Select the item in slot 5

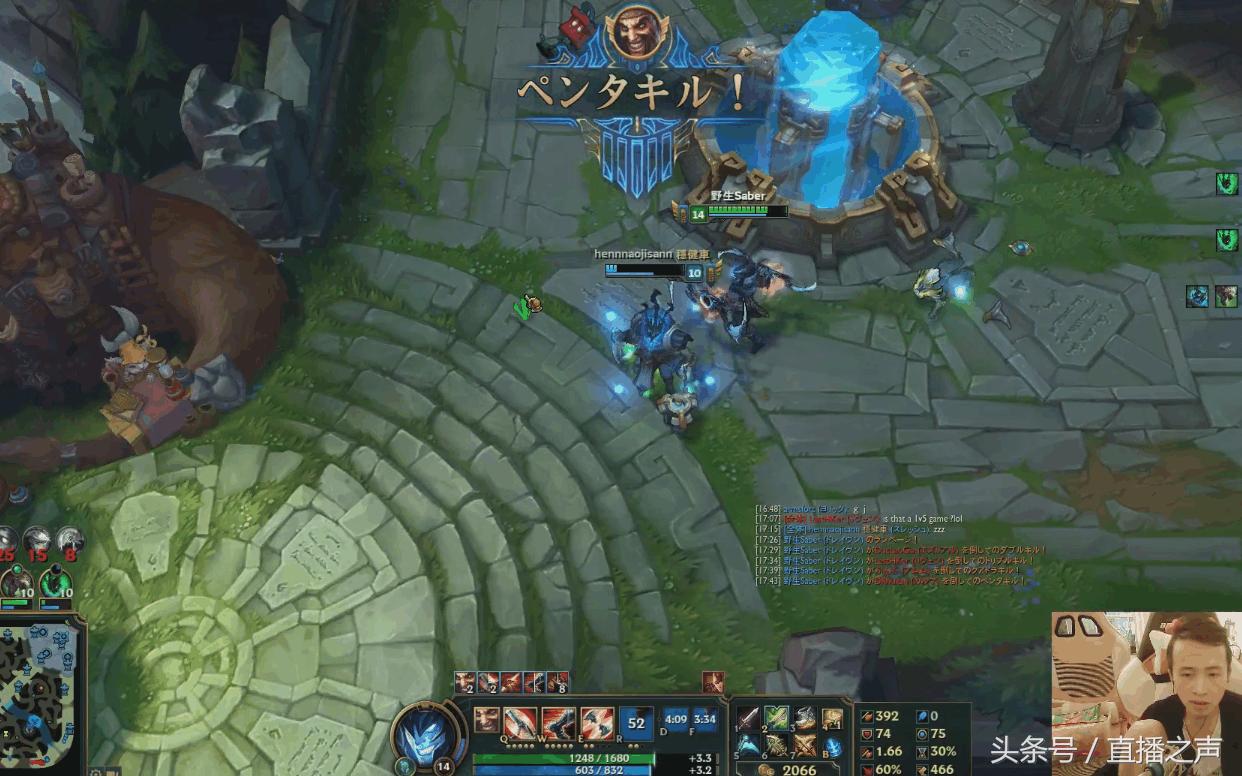click(x=748, y=746)
